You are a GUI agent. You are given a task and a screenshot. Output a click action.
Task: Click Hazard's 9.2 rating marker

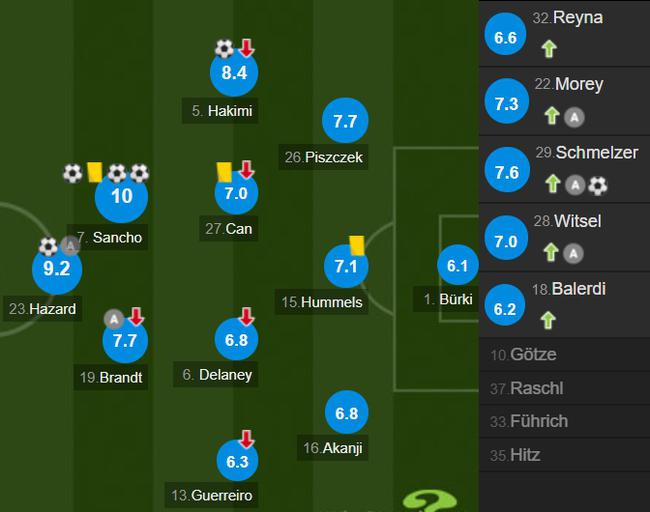56,268
